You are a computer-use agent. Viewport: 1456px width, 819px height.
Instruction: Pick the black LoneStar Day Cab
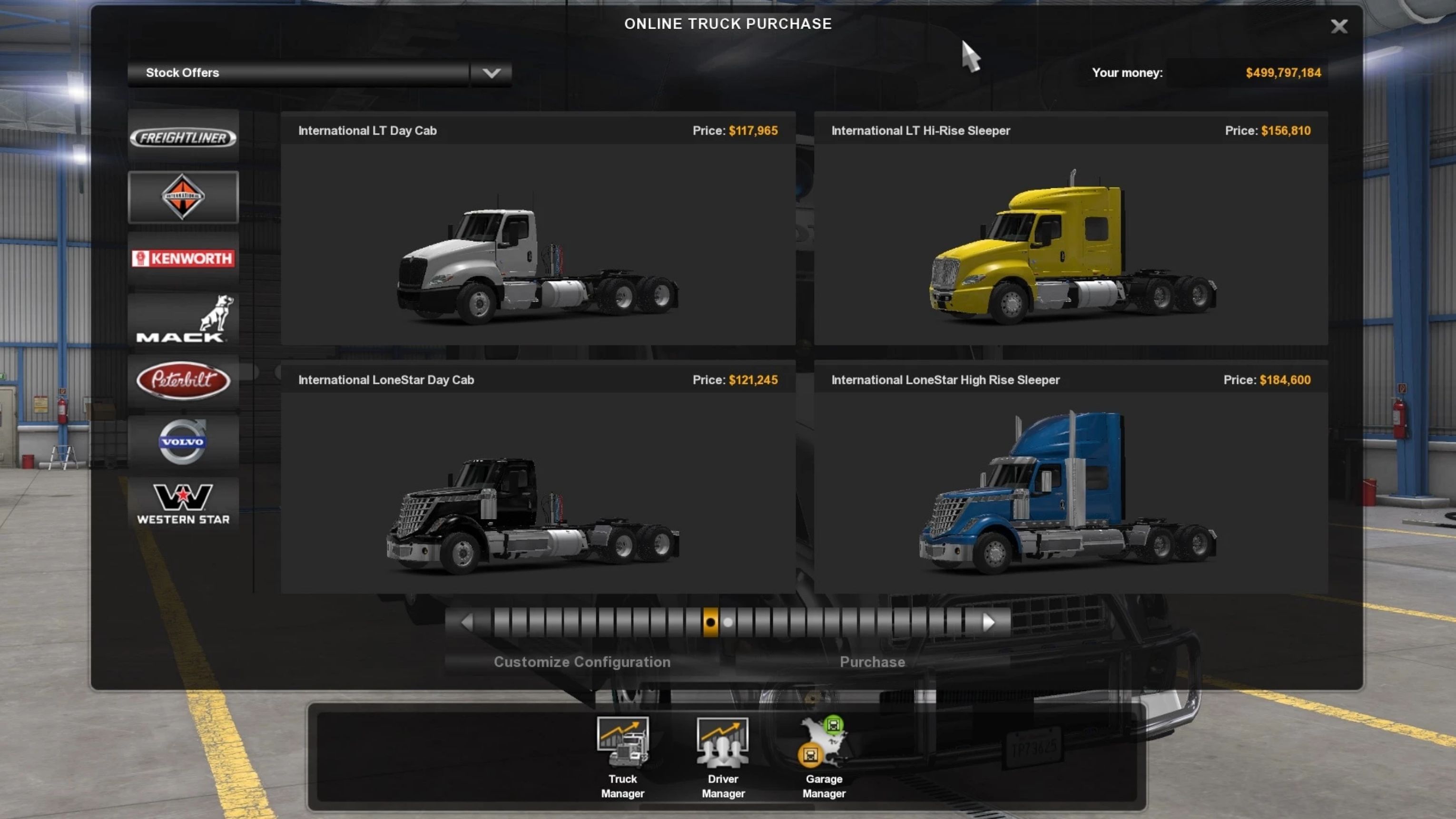[538, 491]
